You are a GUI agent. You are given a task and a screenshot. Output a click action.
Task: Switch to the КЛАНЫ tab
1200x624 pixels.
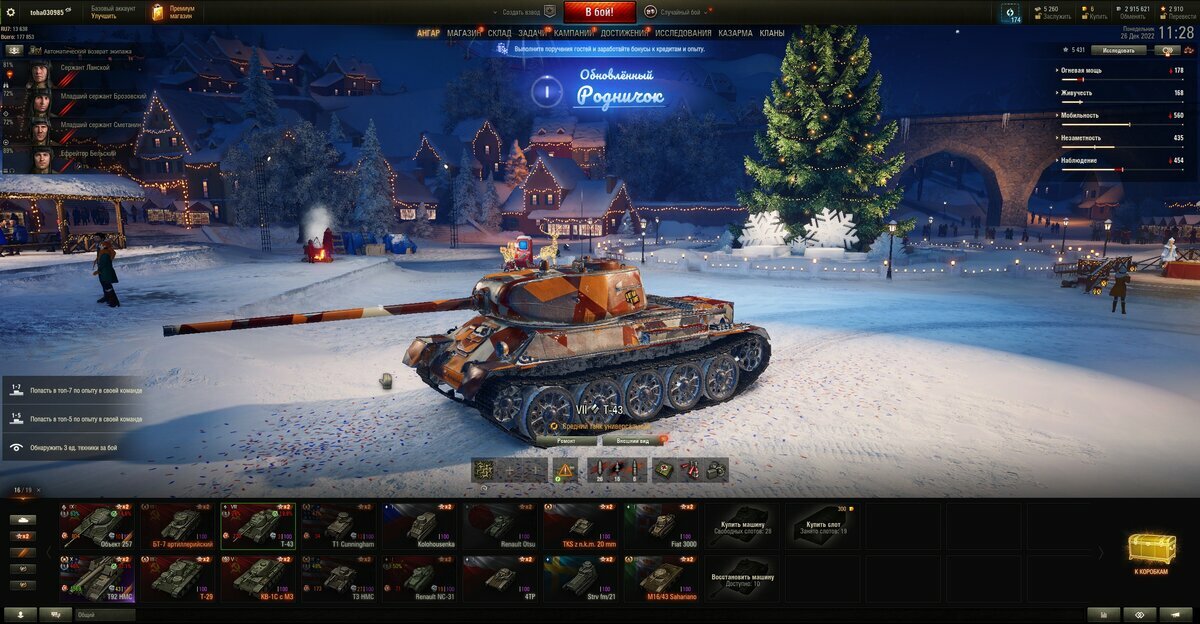[x=772, y=33]
